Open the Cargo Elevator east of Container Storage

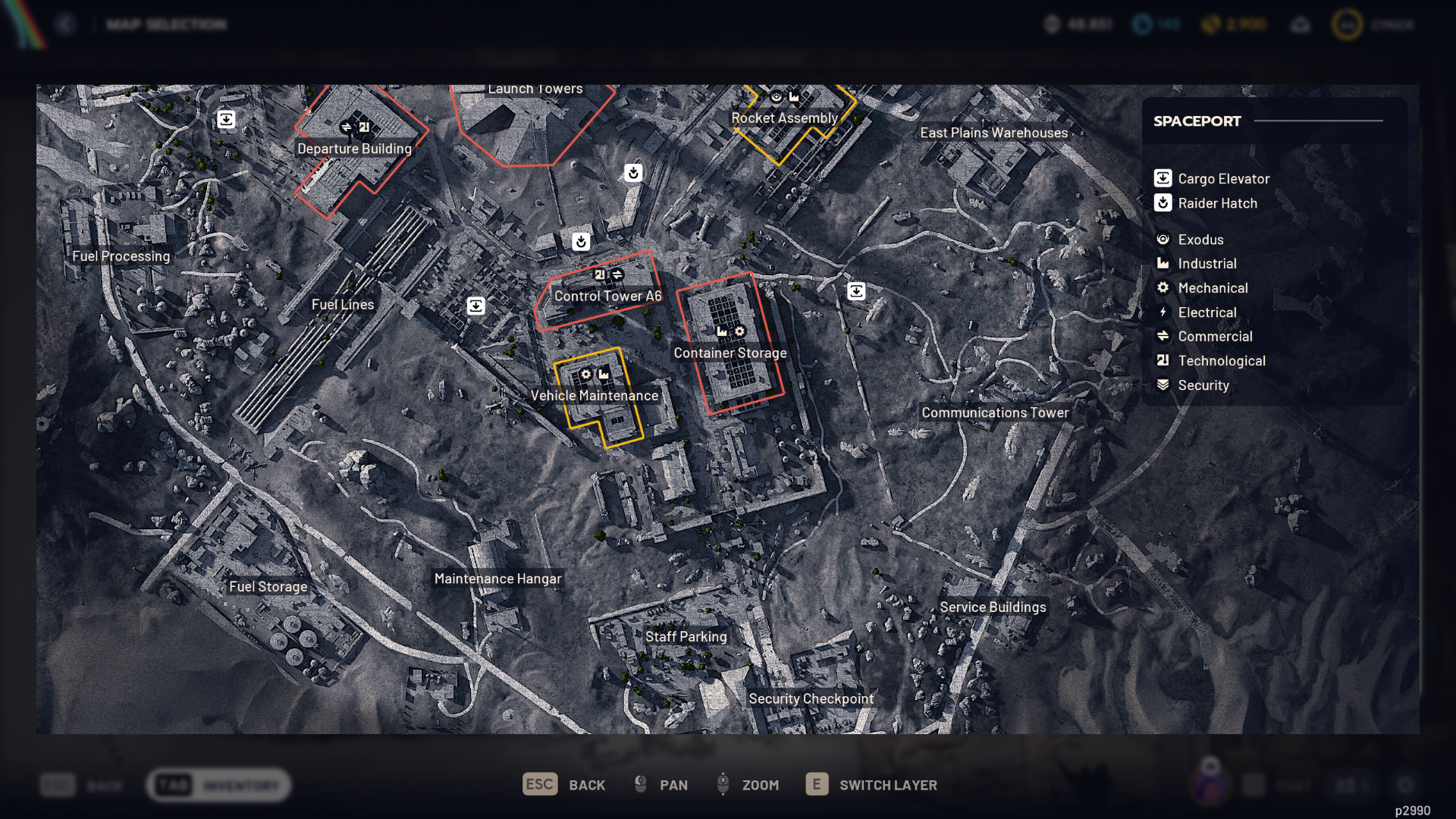[x=857, y=290]
